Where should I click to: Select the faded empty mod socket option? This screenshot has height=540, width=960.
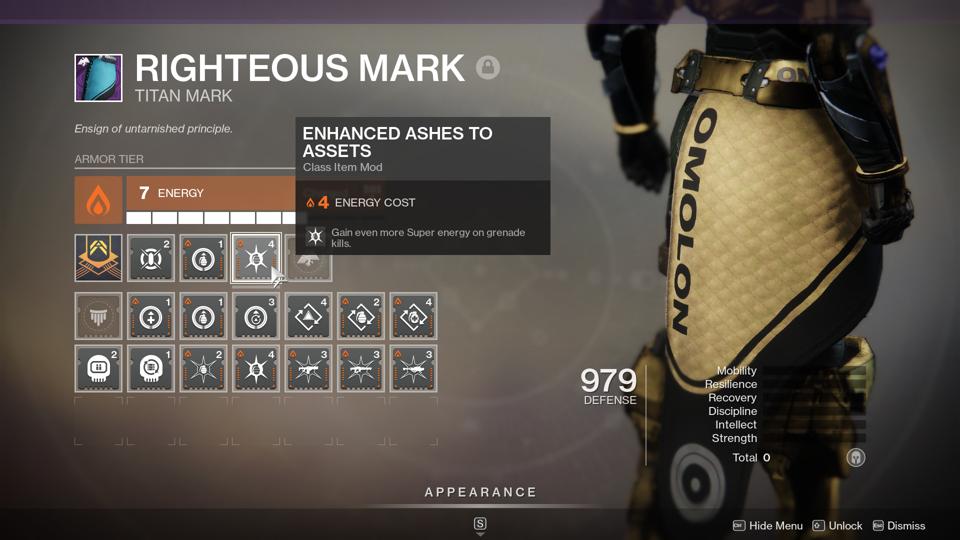[98, 317]
